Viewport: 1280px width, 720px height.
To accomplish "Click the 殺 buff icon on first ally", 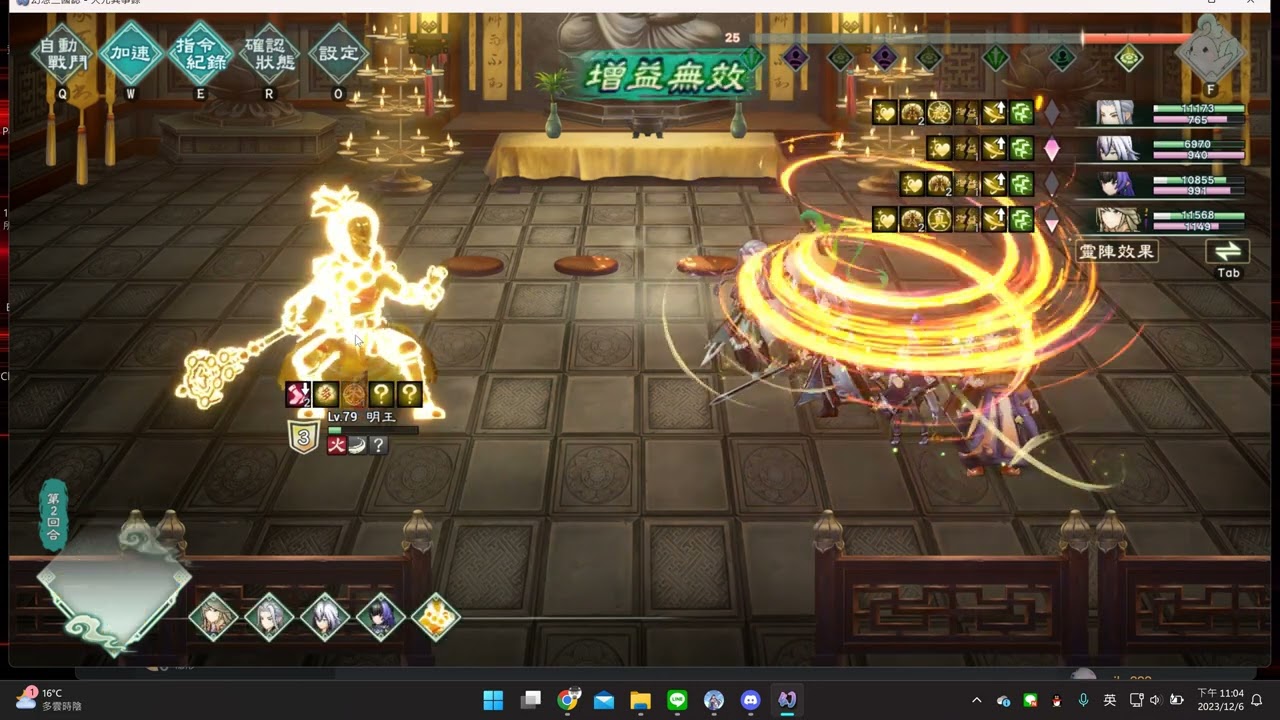I will [938, 112].
